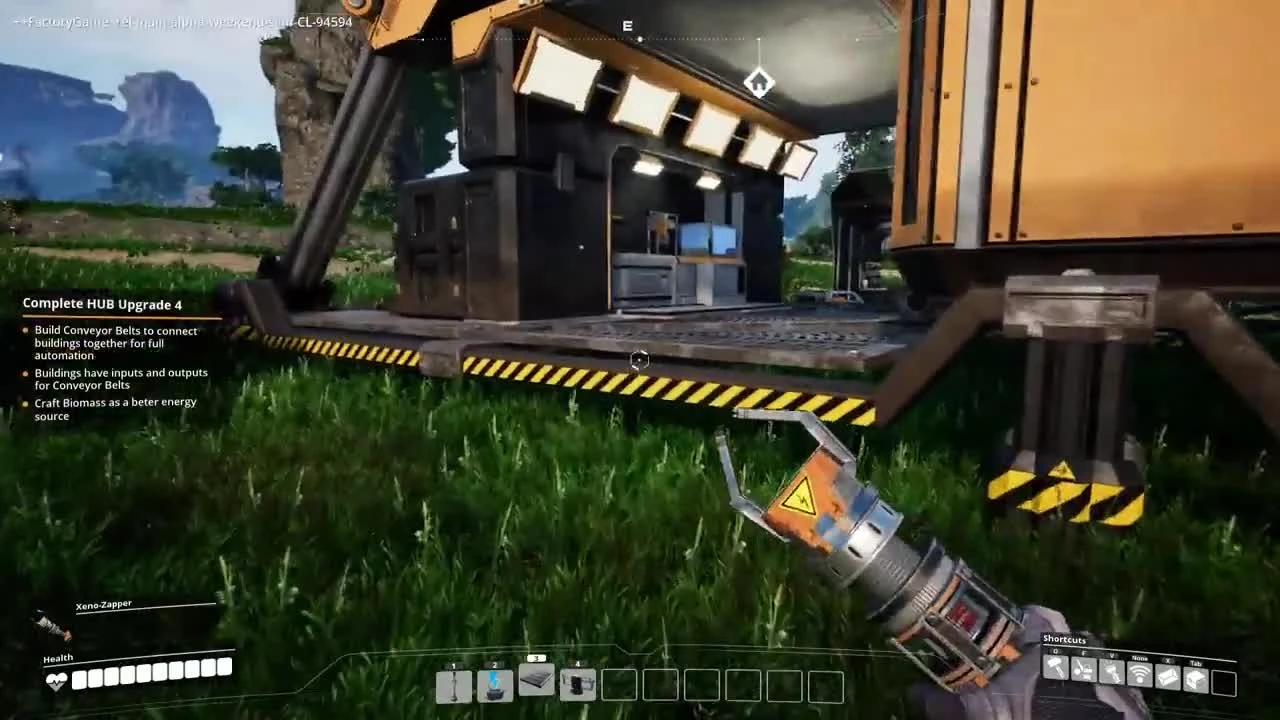1280x720 pixels.
Task: Select the biomass burner in hotbar slot 2
Action: [x=496, y=686]
